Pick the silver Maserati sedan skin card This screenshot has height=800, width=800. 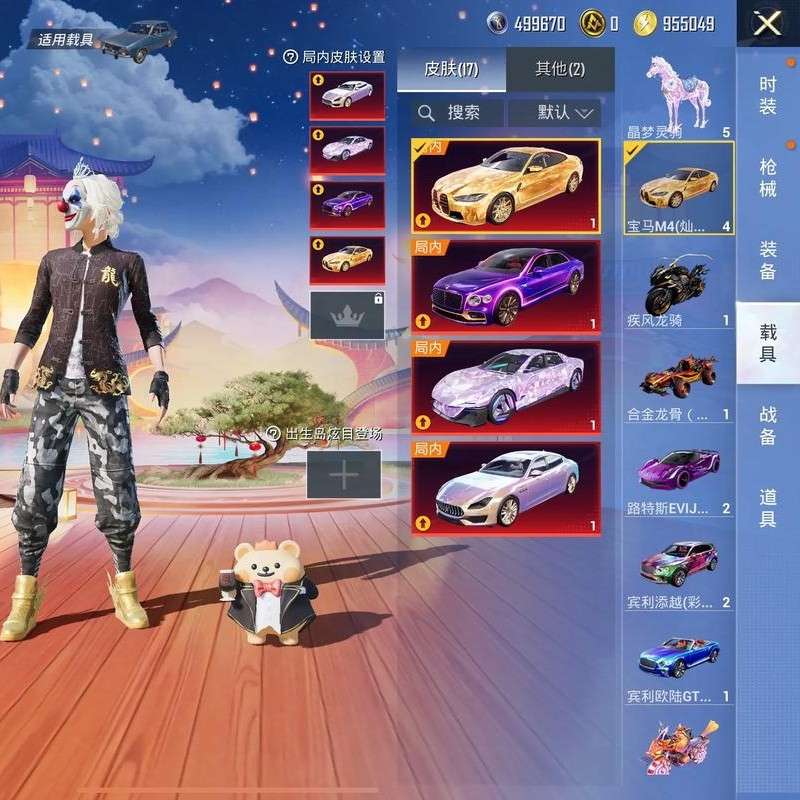click(505, 488)
